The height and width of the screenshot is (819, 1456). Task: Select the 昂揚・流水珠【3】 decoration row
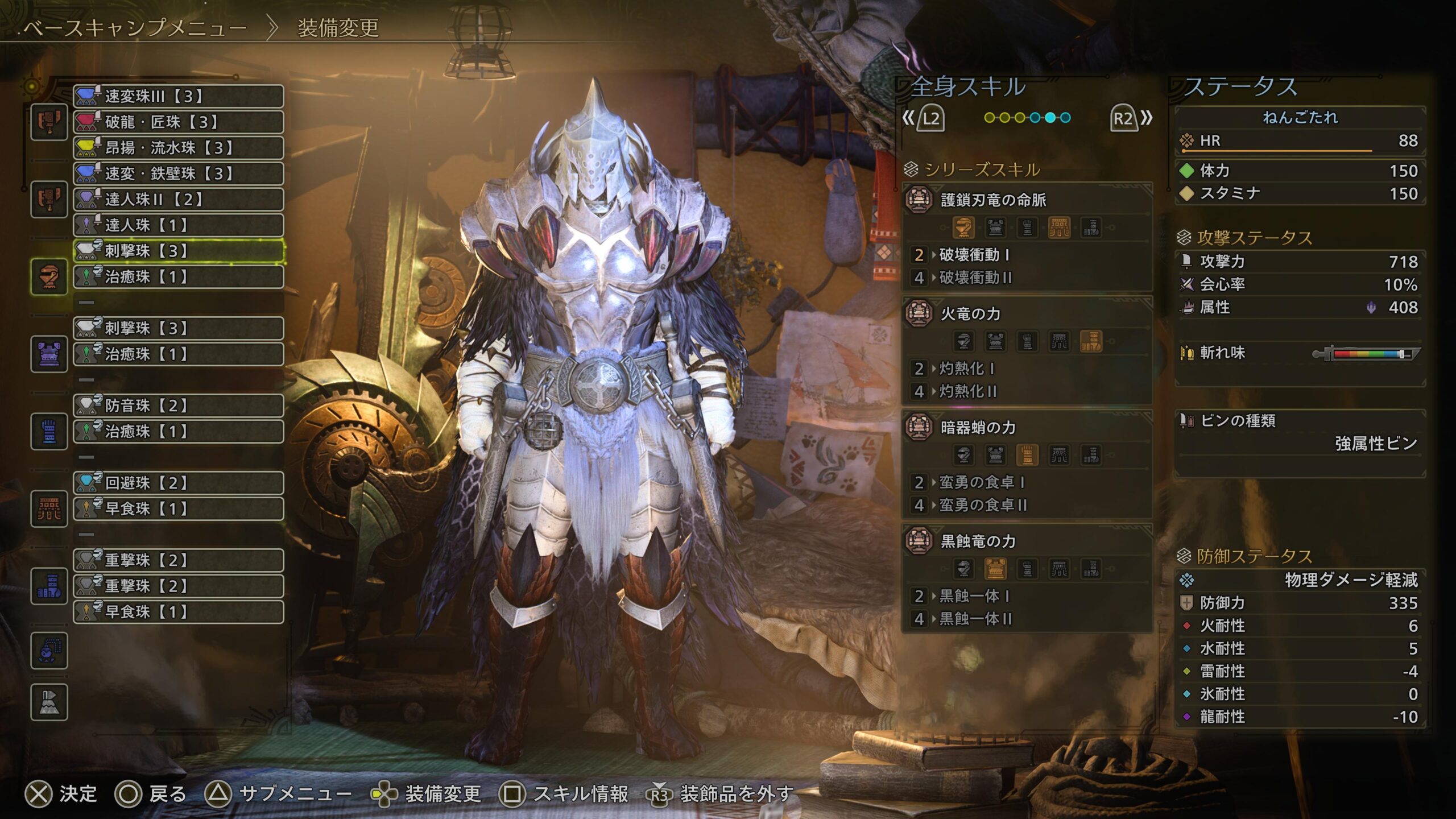point(179,148)
